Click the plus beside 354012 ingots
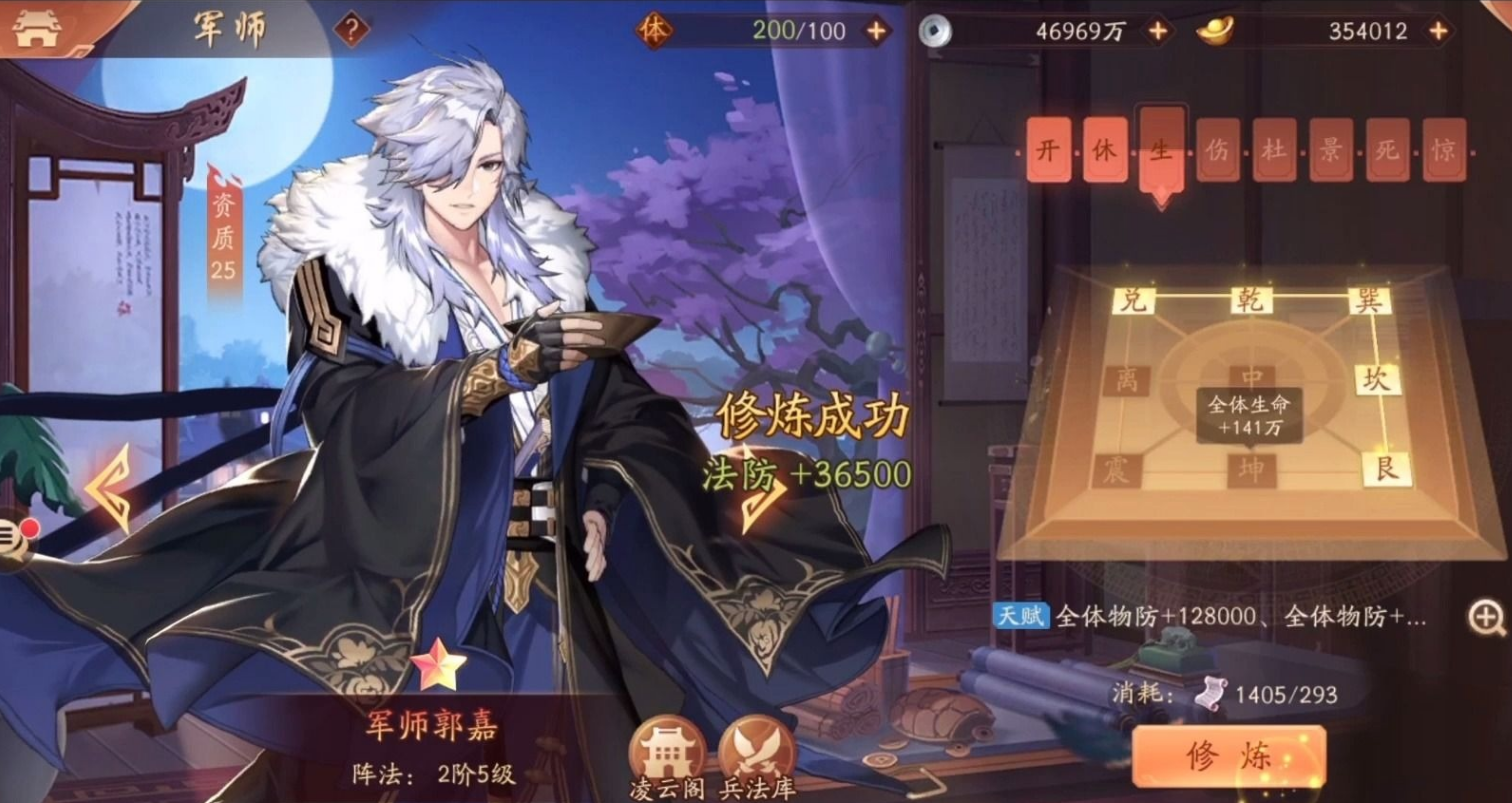1512x803 pixels. click(x=1436, y=30)
